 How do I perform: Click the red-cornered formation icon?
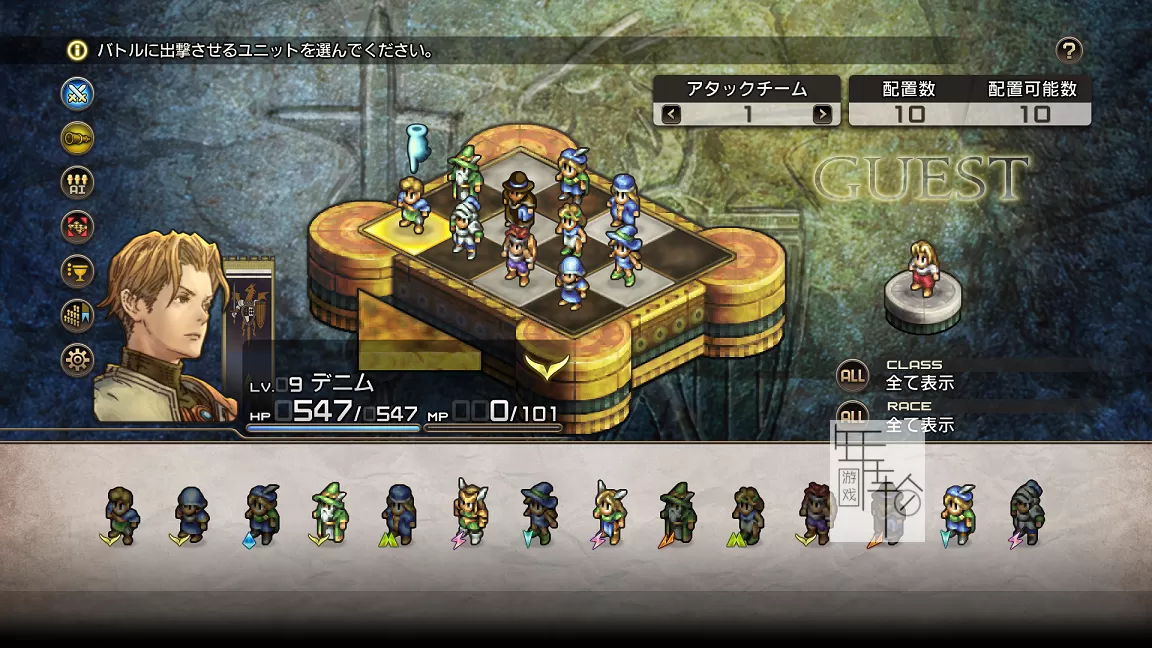tap(77, 227)
